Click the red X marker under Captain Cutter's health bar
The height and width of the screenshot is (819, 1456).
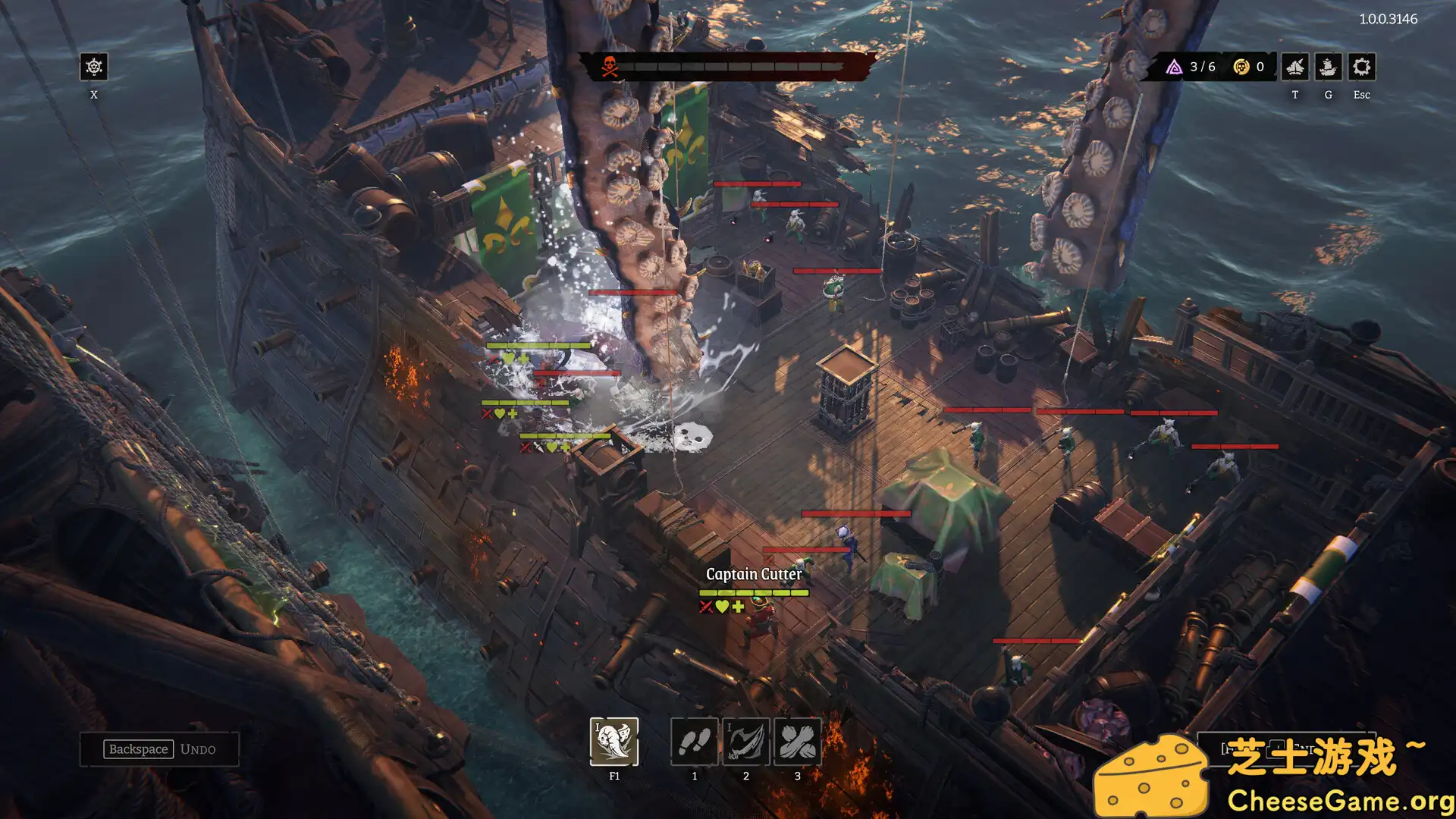(704, 607)
